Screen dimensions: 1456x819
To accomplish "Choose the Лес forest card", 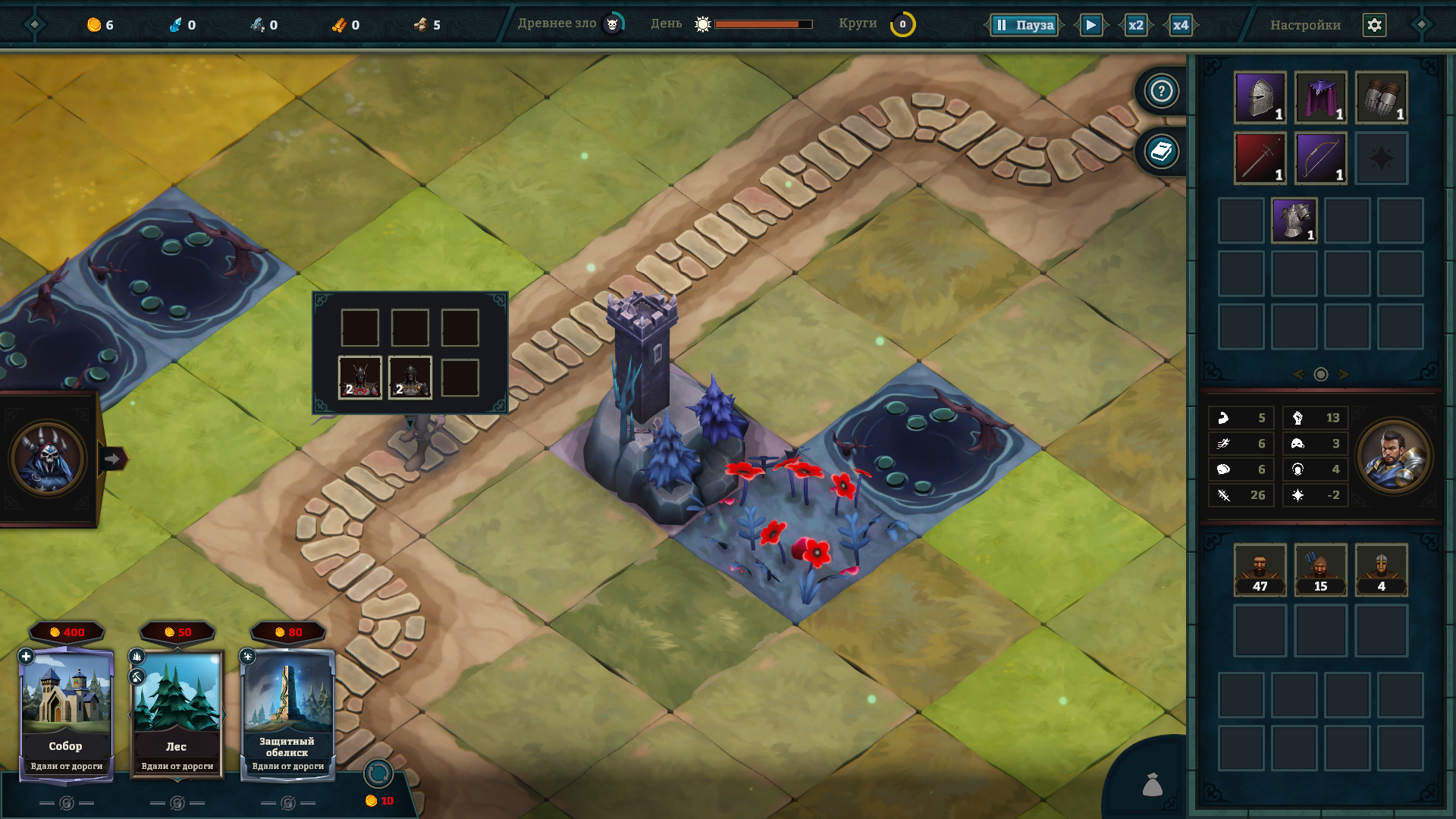I will point(177,713).
